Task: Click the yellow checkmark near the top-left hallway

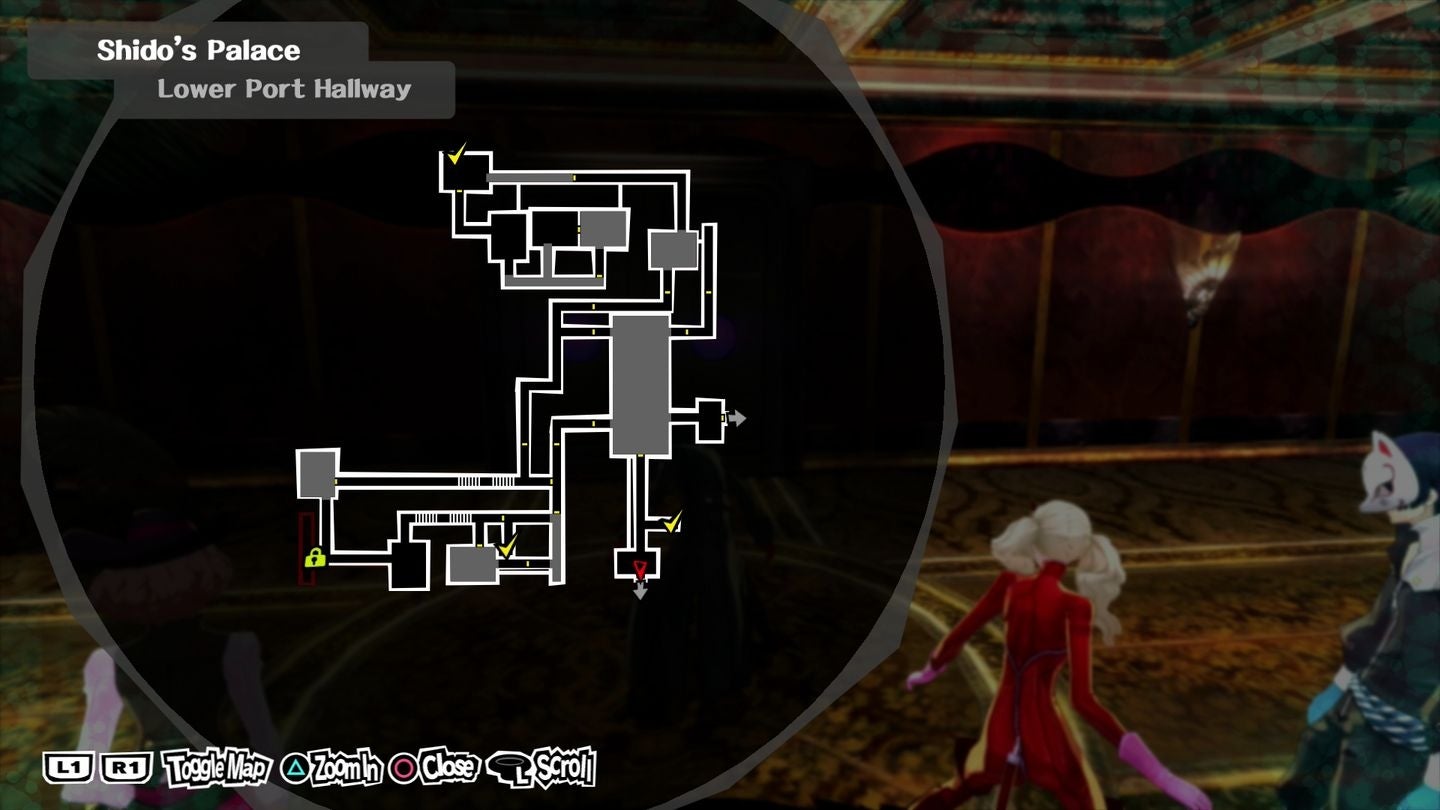Action: [456, 155]
